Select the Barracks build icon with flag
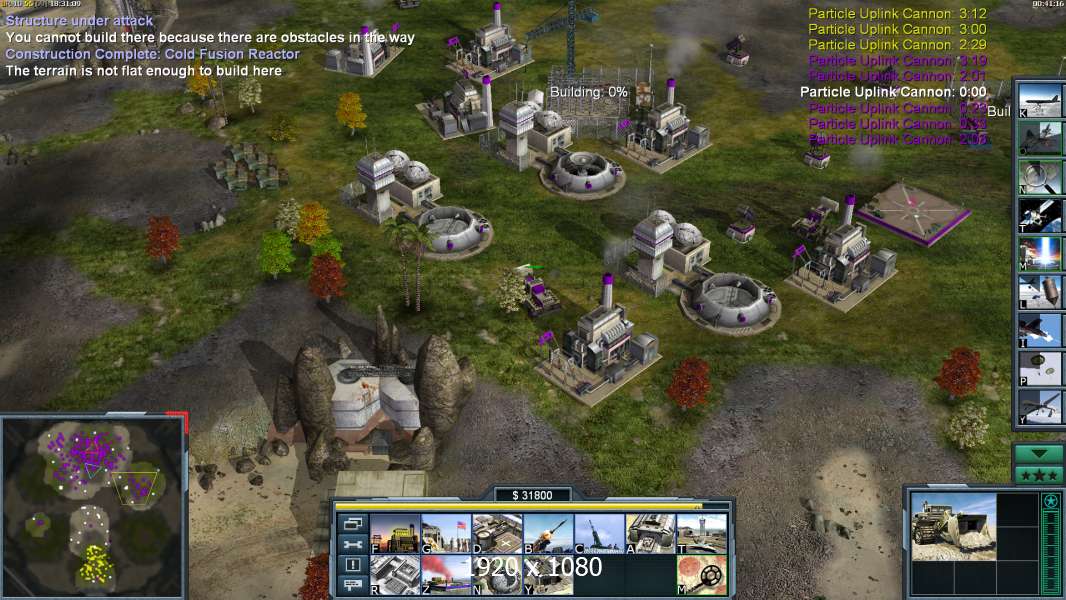Image resolution: width=1066 pixels, height=600 pixels. (x=446, y=533)
